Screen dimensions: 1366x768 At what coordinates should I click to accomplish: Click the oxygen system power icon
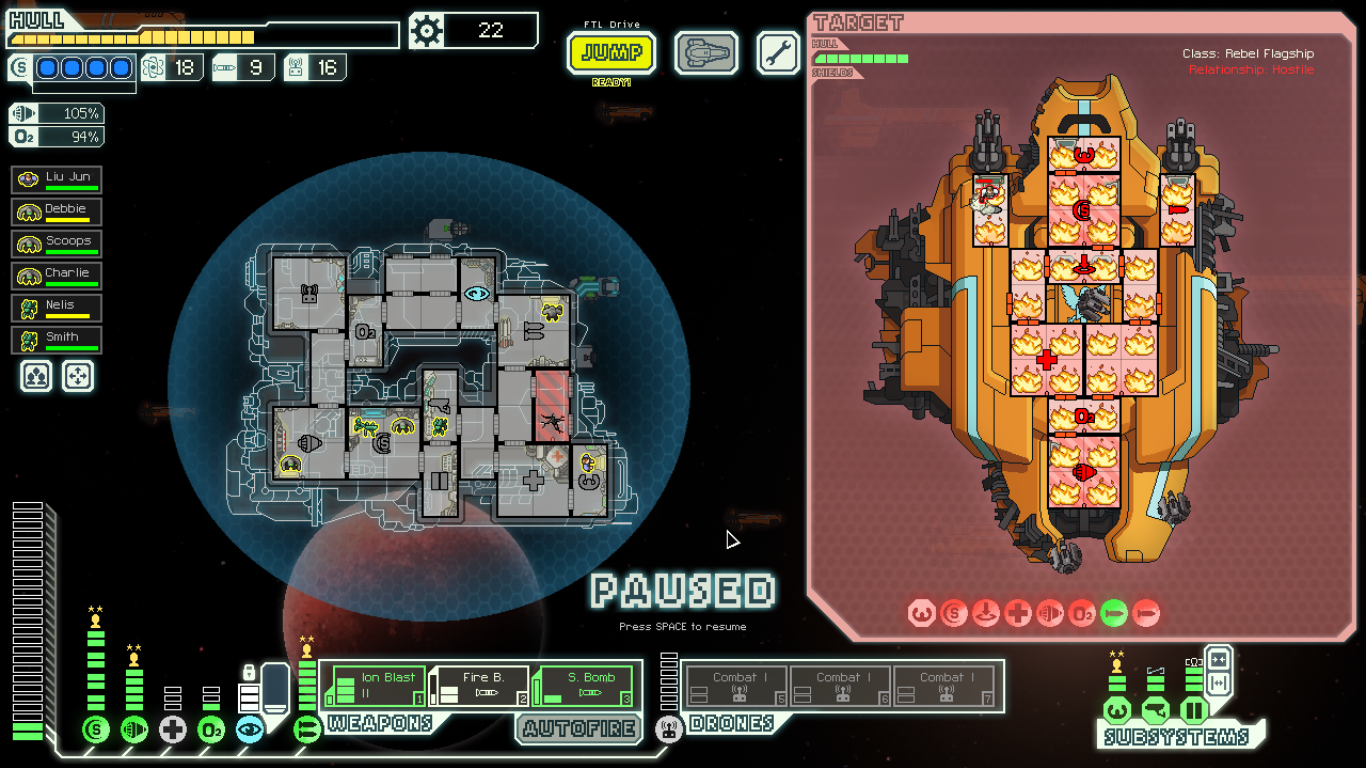tap(211, 730)
